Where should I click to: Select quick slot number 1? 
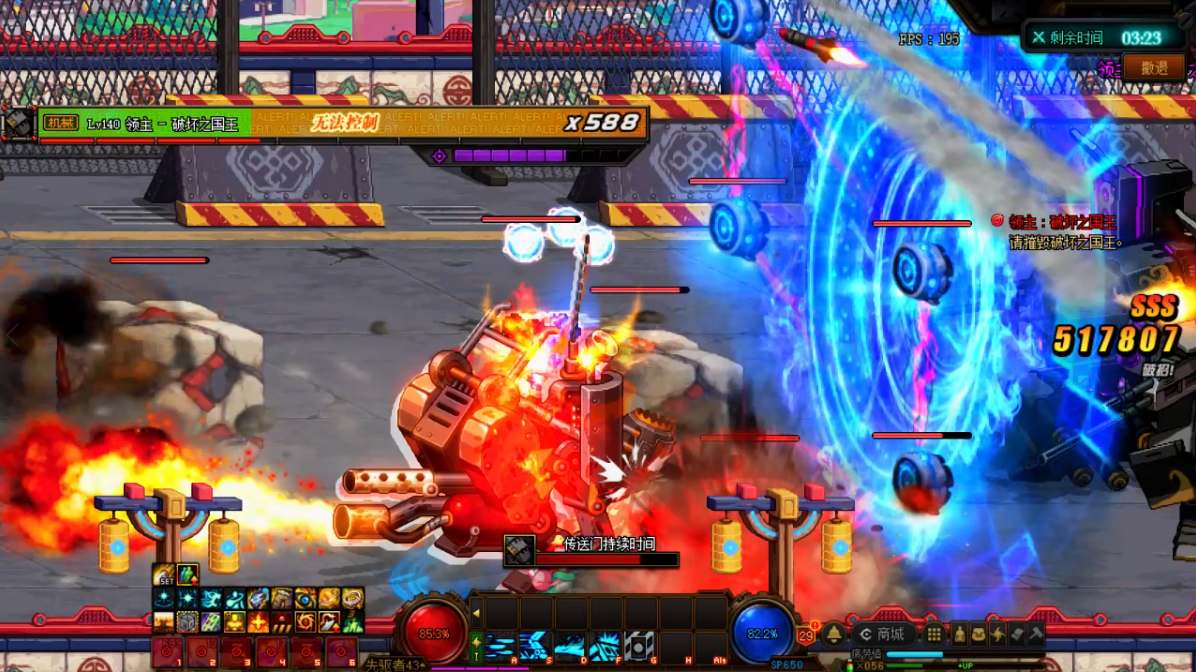167,654
